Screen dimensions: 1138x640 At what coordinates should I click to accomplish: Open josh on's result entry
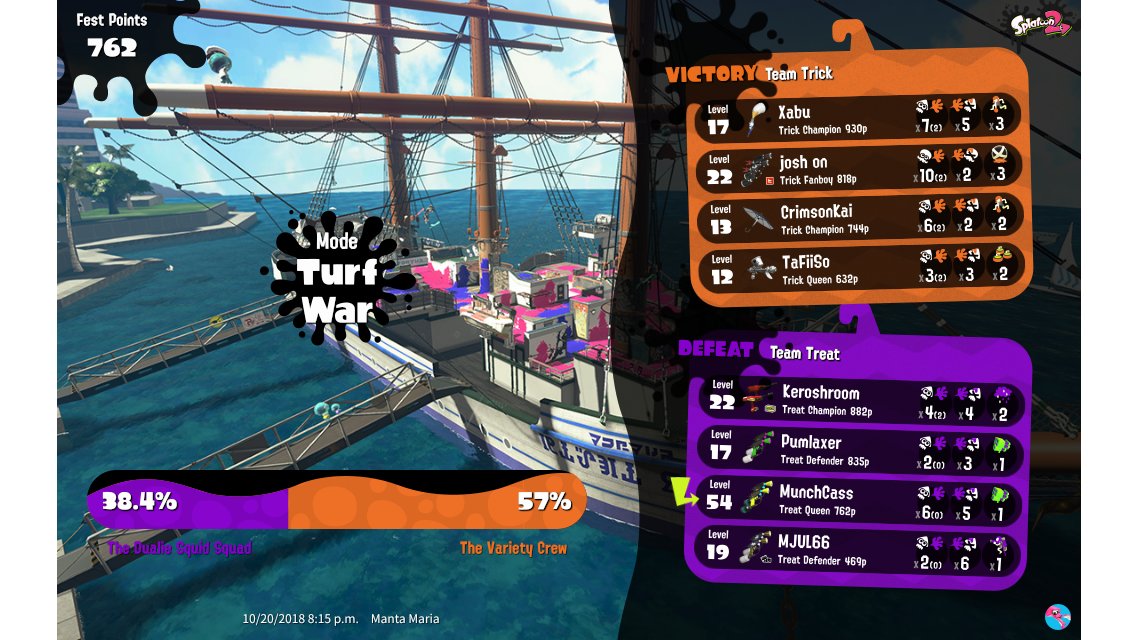(x=858, y=169)
